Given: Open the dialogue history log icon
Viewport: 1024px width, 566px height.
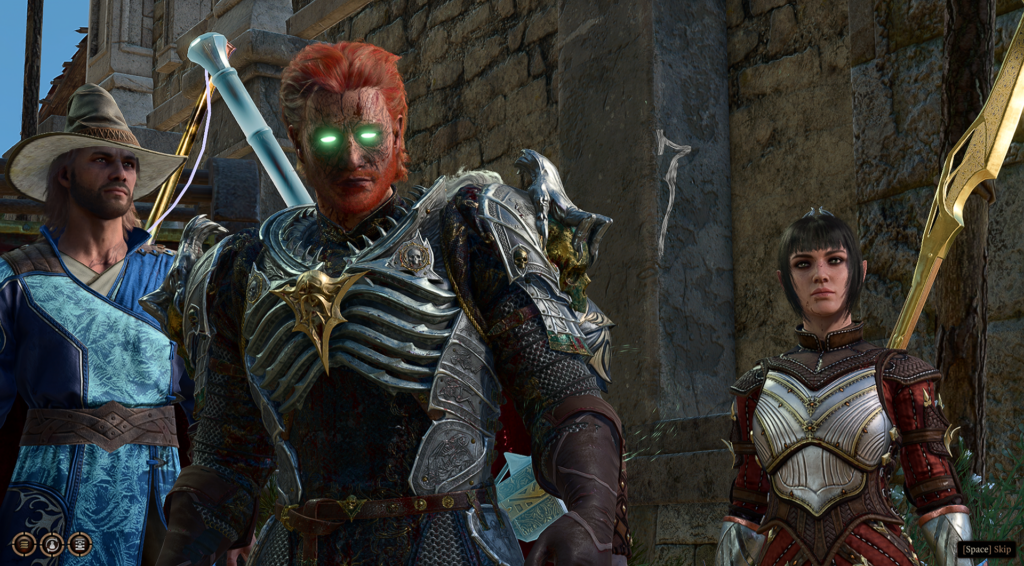Looking at the screenshot, I should [24, 544].
